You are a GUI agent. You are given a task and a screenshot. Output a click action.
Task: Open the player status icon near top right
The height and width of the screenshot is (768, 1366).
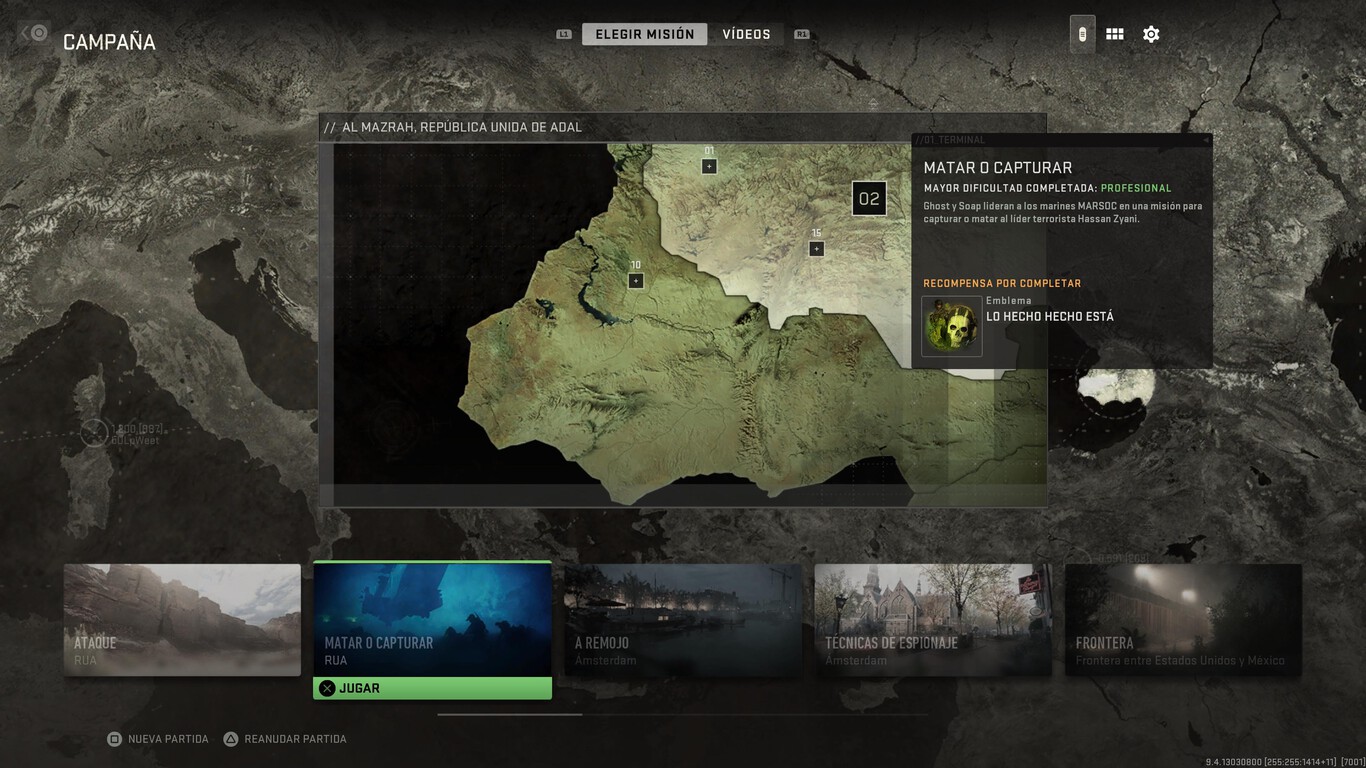coord(1082,33)
